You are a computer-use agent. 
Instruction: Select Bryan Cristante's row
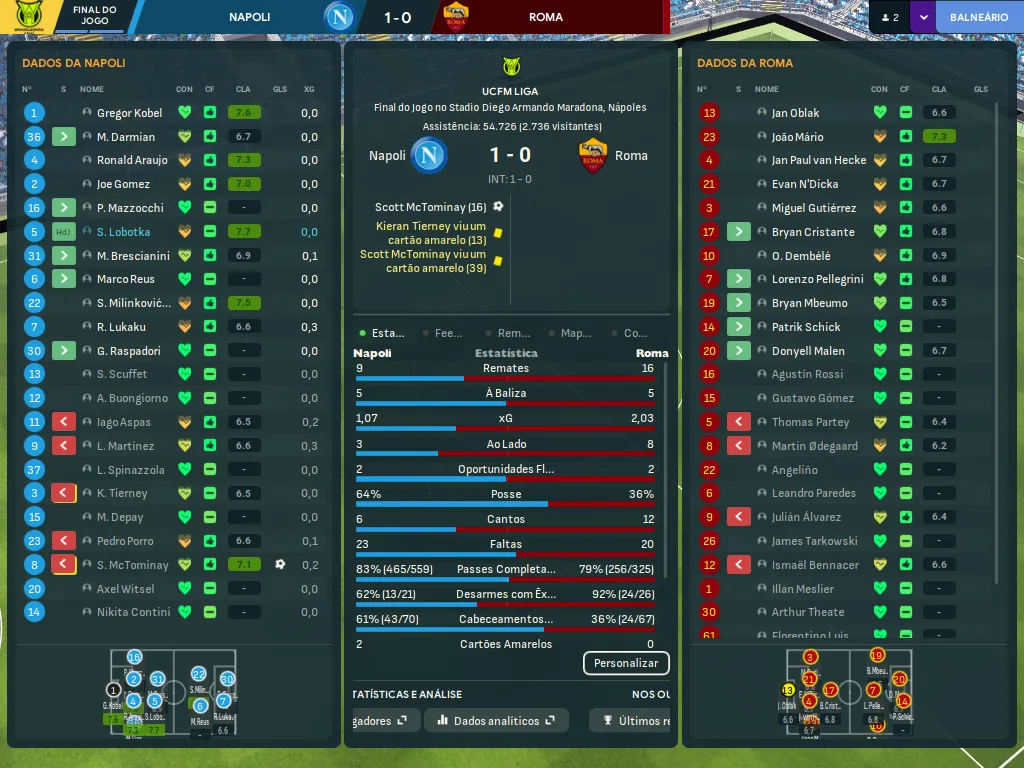pos(812,232)
